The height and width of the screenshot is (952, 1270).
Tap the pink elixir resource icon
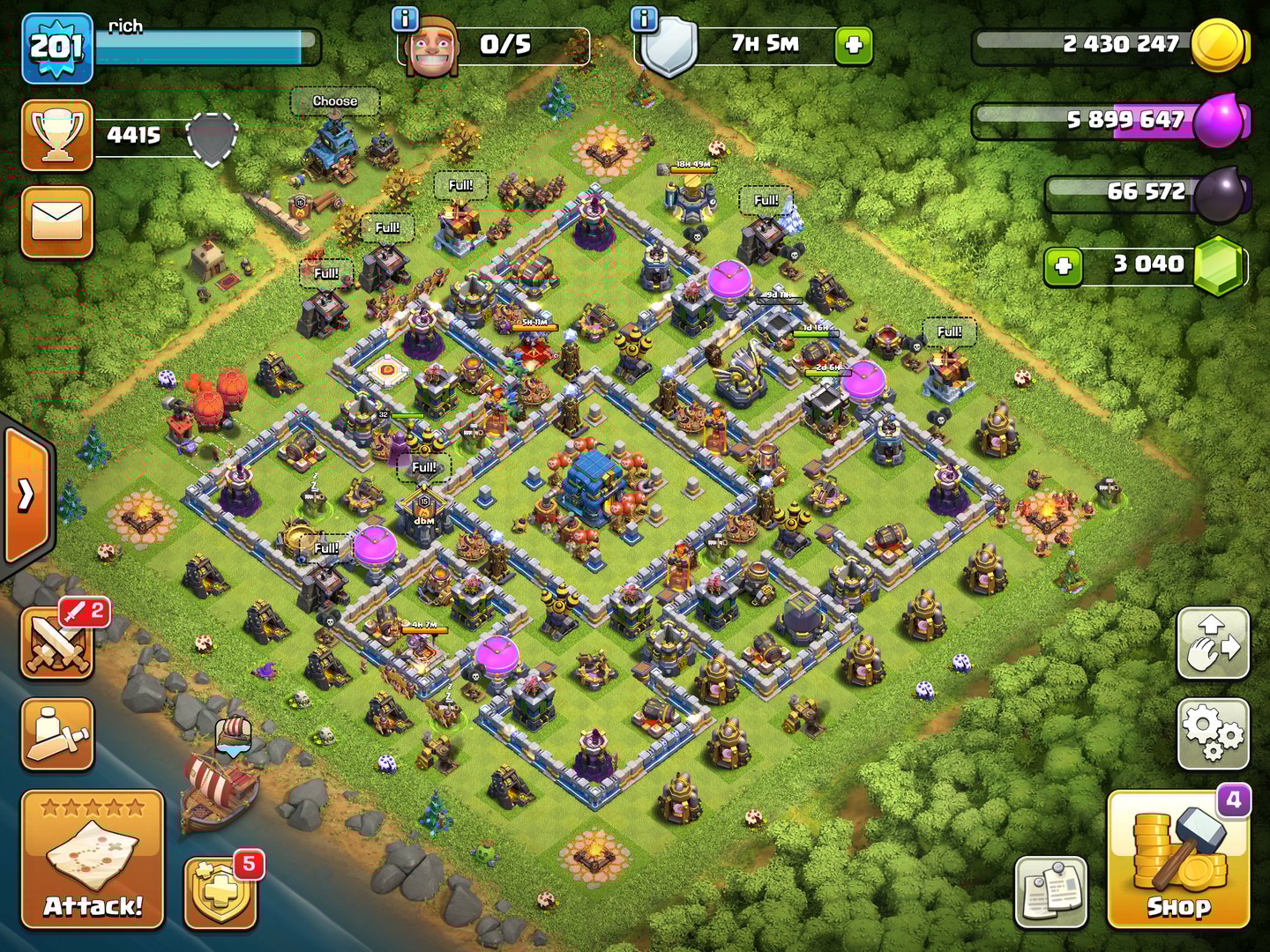point(1218,119)
